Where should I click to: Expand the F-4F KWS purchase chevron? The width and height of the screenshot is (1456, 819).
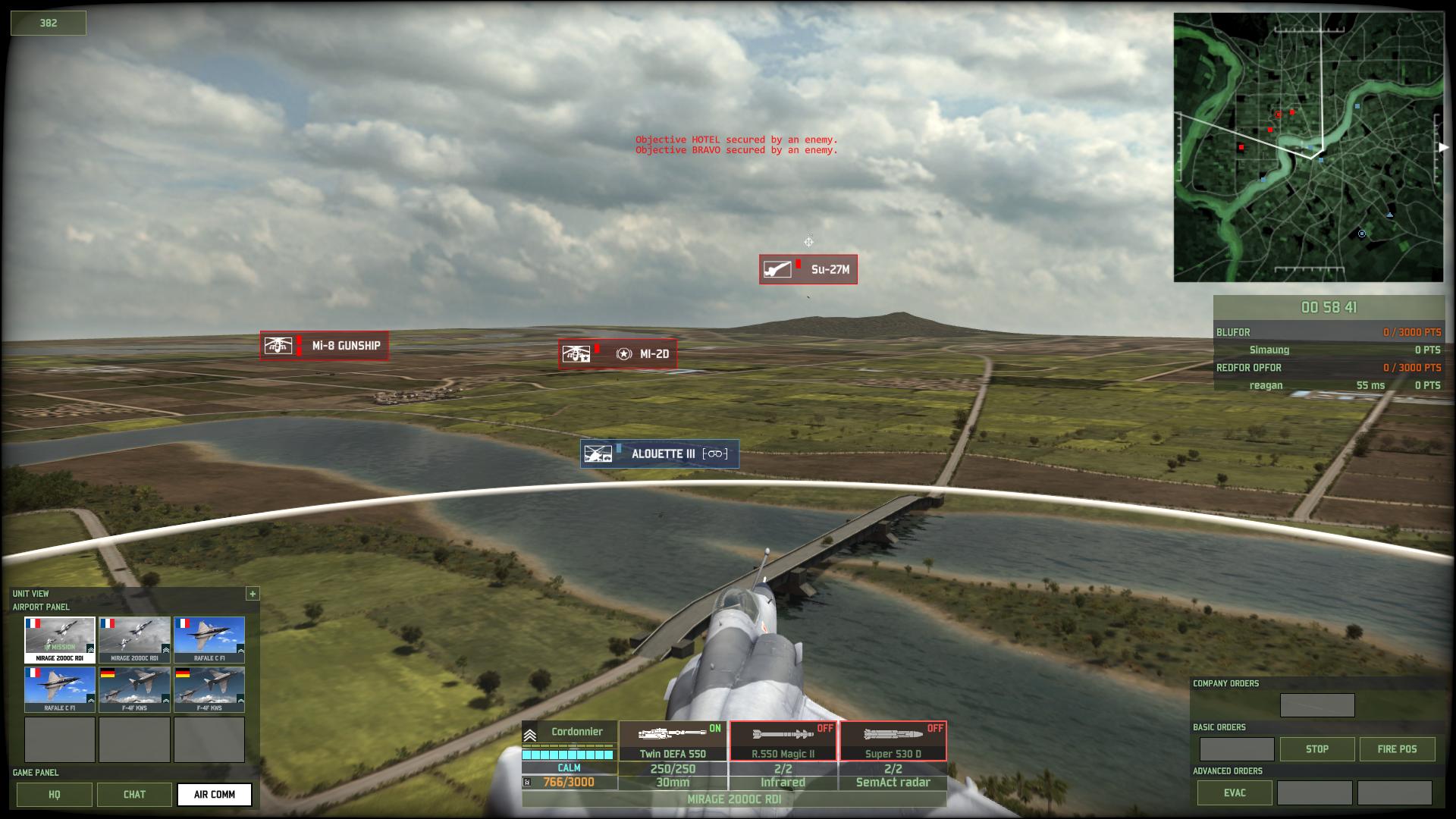pos(165,701)
